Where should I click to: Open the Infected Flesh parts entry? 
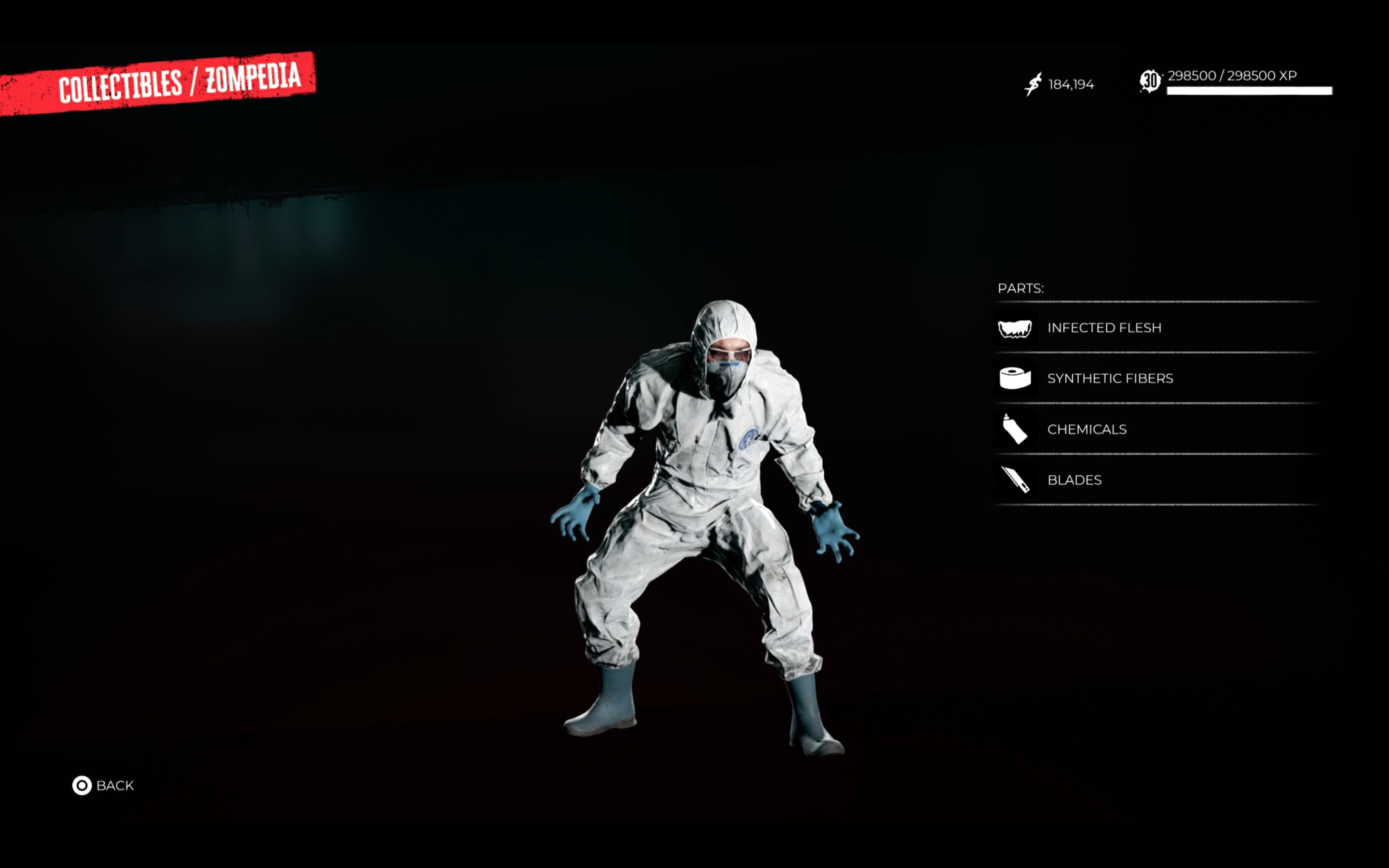pos(1105,327)
